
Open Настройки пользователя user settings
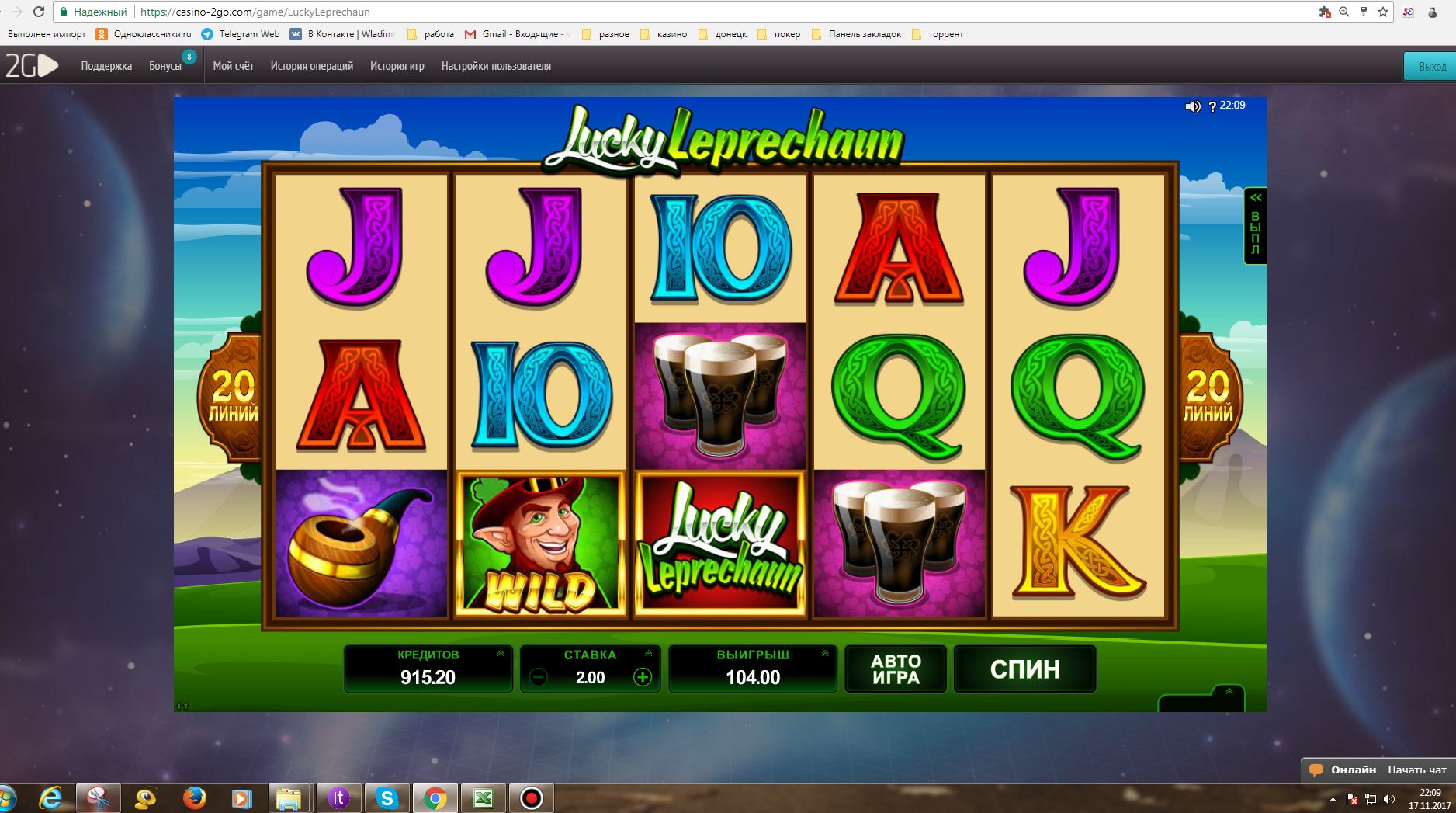496,66
